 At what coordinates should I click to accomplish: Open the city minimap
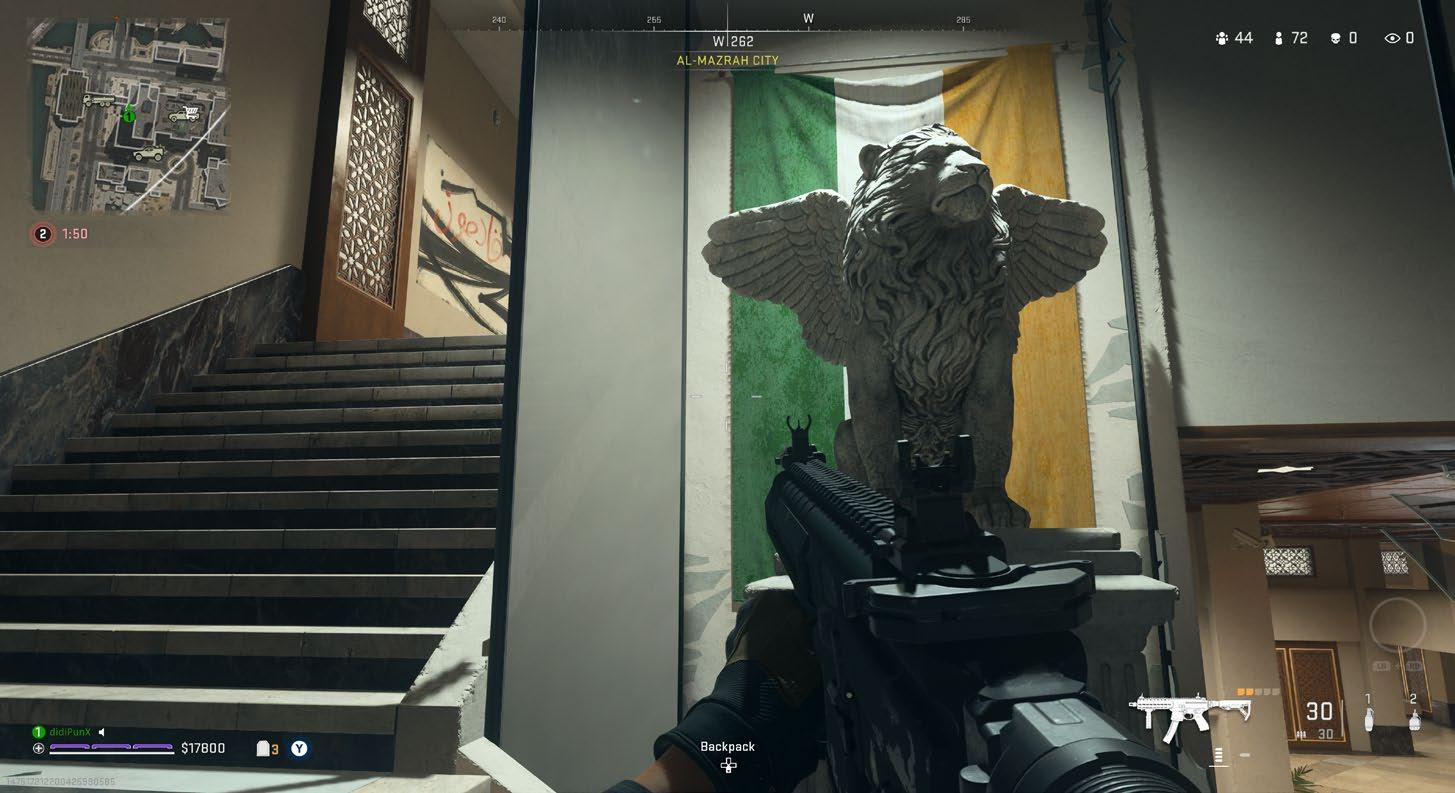pyautogui.click(x=128, y=116)
